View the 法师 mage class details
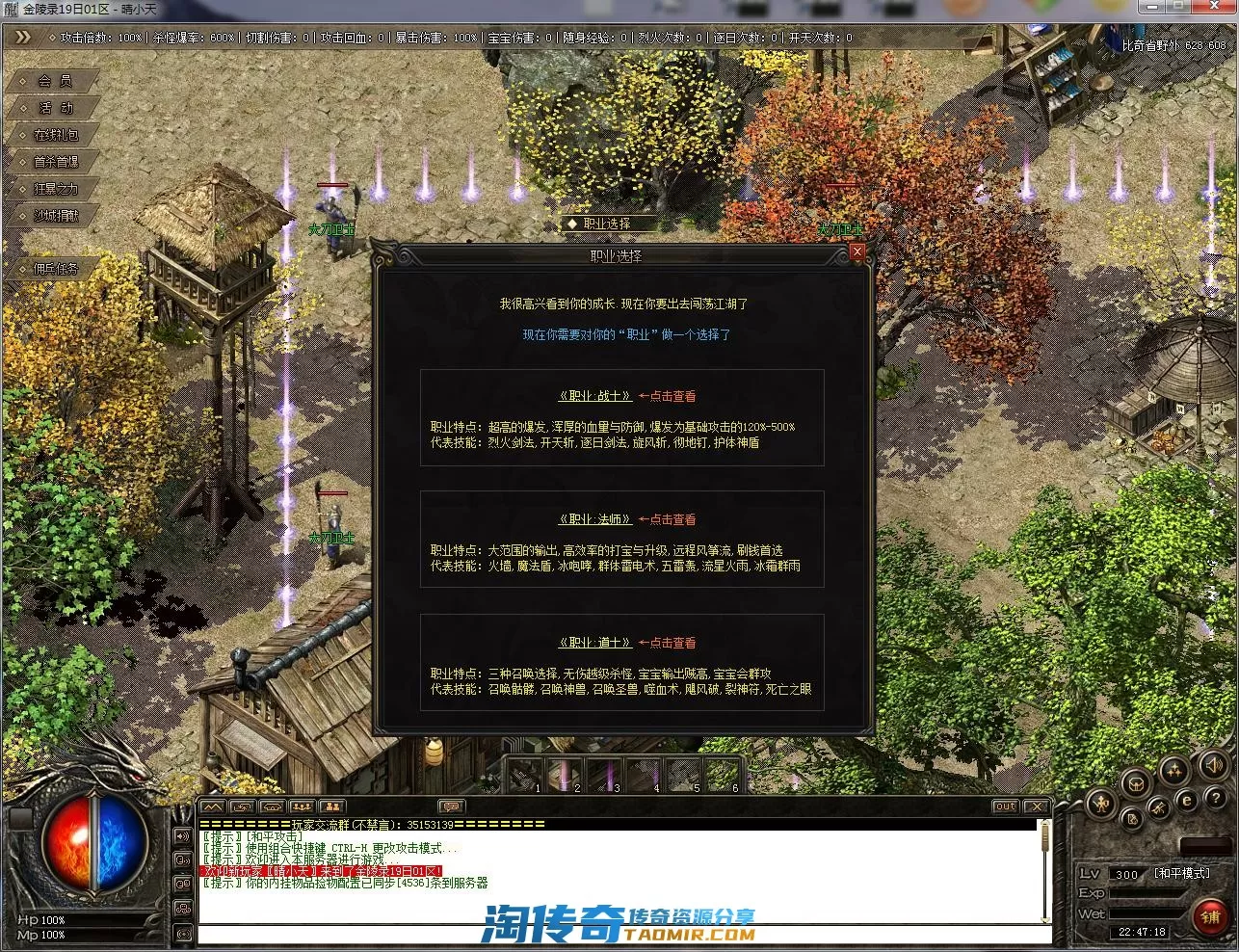Screen dimensions: 1239x952 (x=594, y=519)
